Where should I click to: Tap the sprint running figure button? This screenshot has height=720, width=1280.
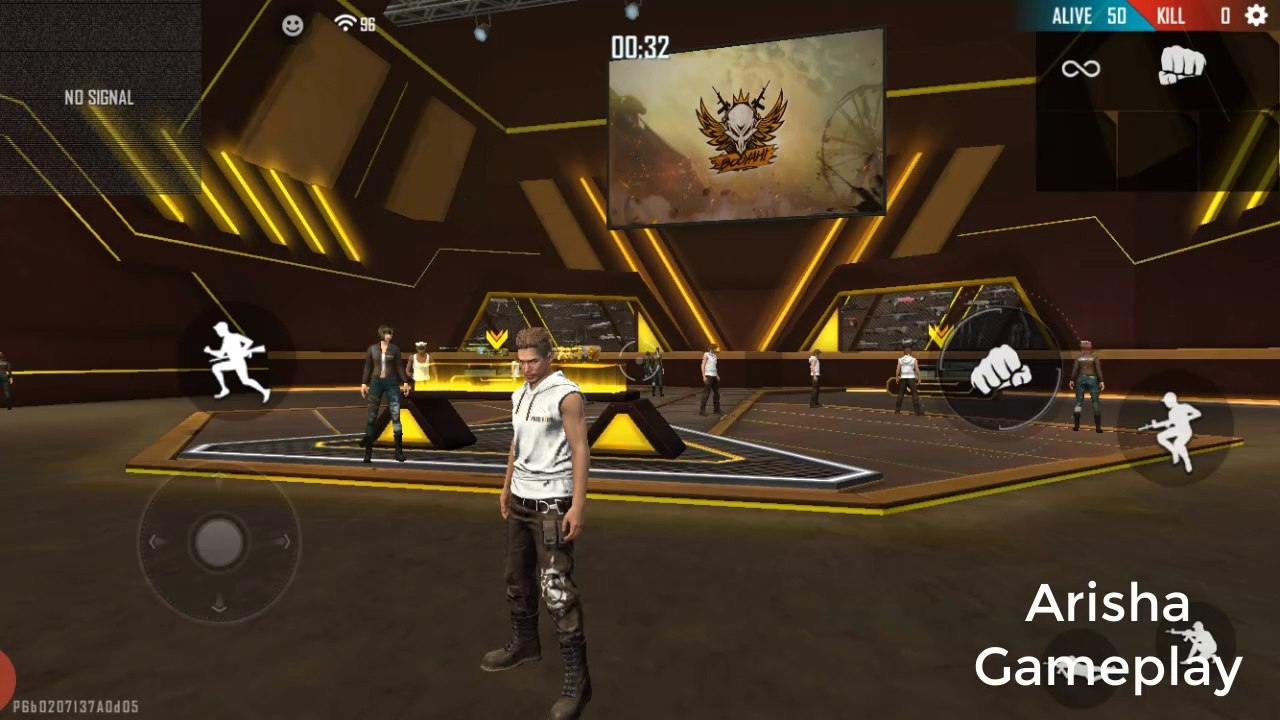237,360
